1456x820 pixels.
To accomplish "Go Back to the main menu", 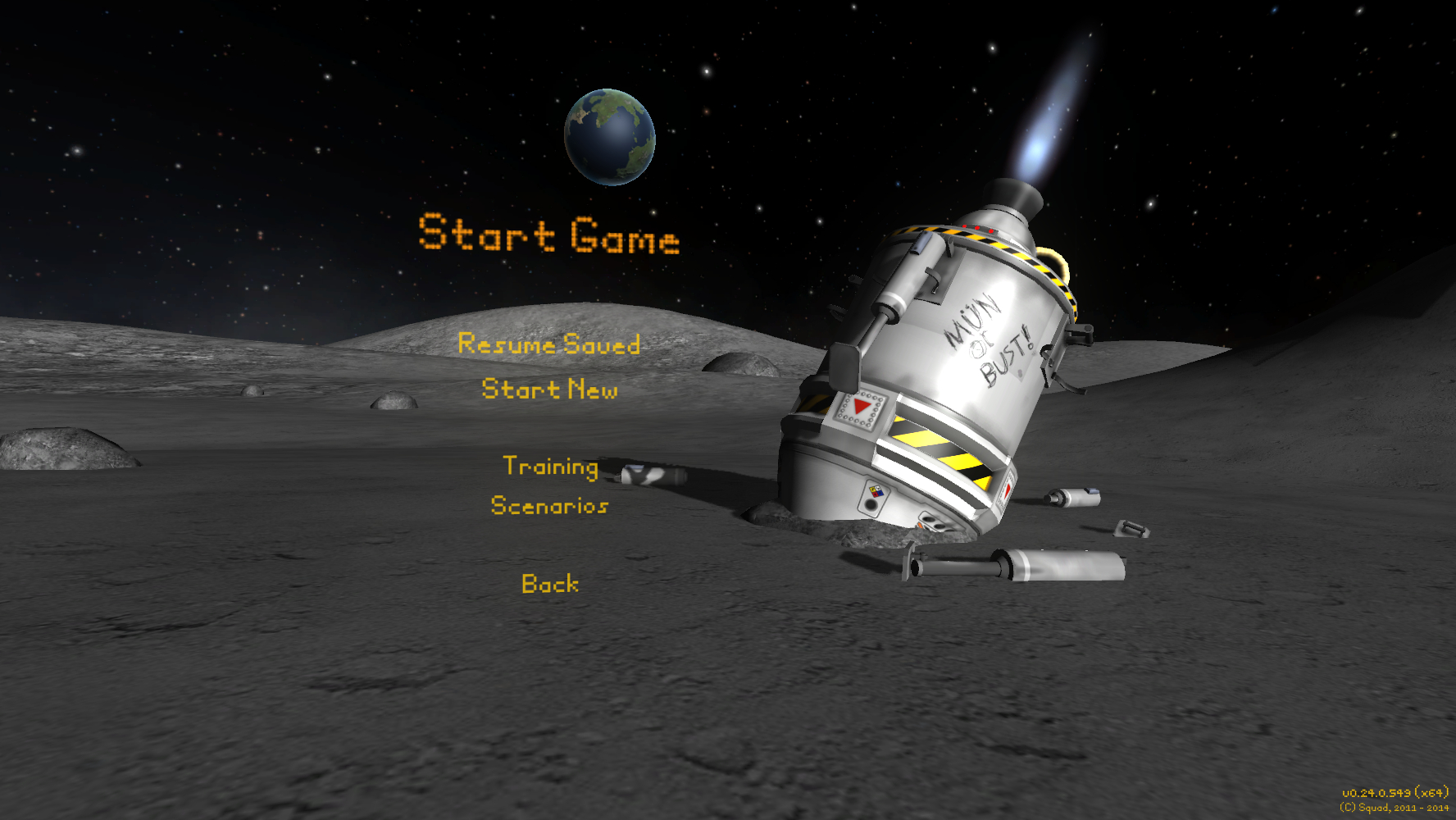I will click(x=550, y=584).
